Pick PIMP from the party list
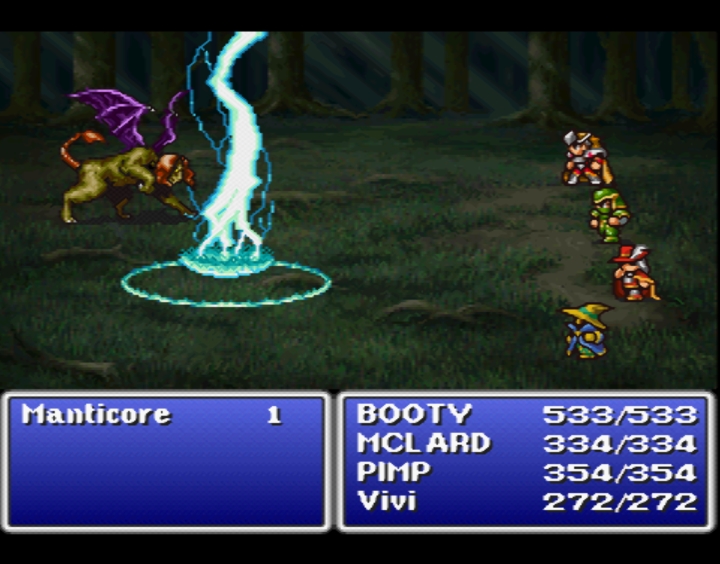This screenshot has width=720, height=564. pos(394,472)
